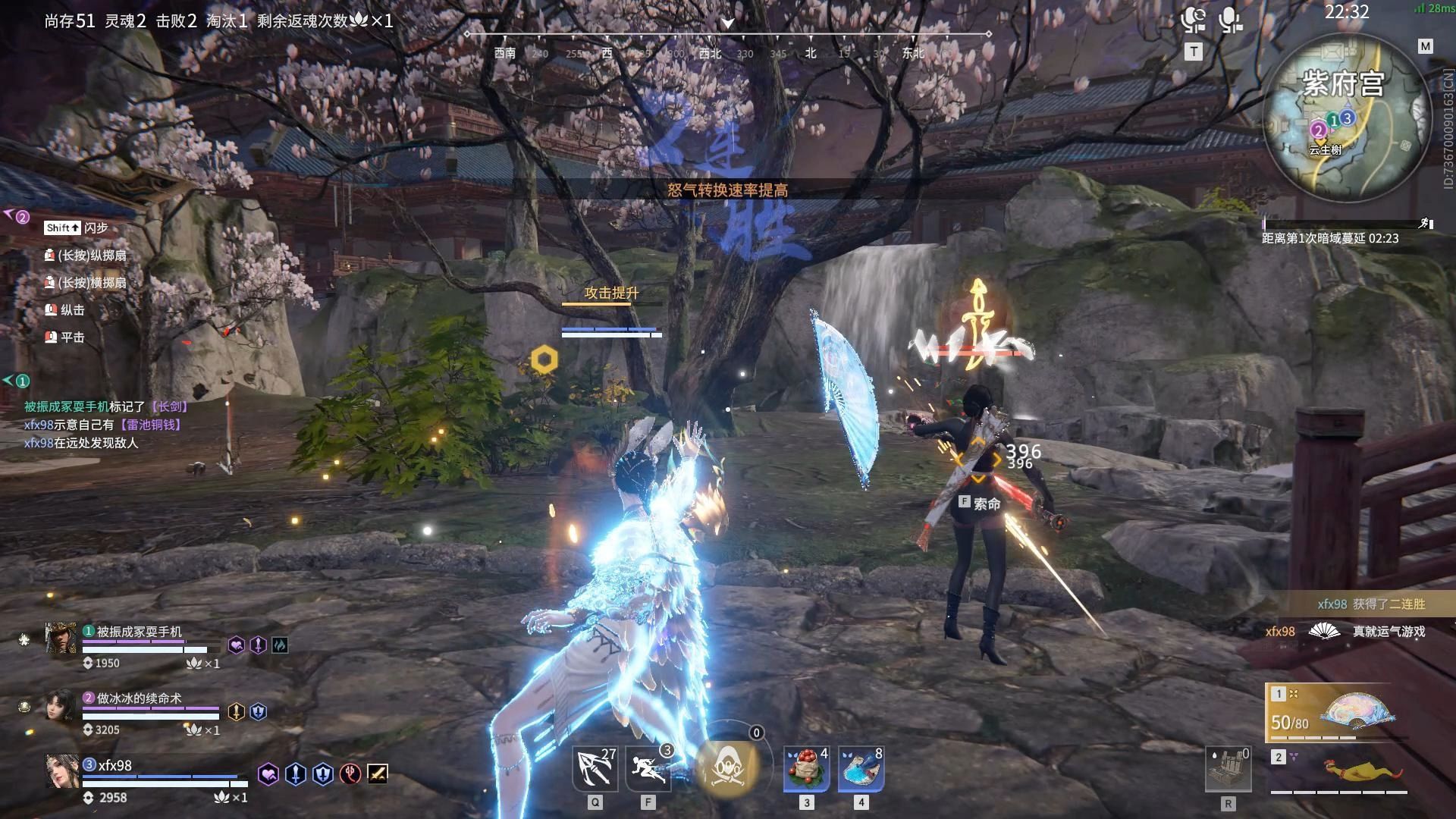Viewport: 1456px width, 819px height.
Task: Click the 【长剑】 marked item chat link
Action: tap(168, 407)
